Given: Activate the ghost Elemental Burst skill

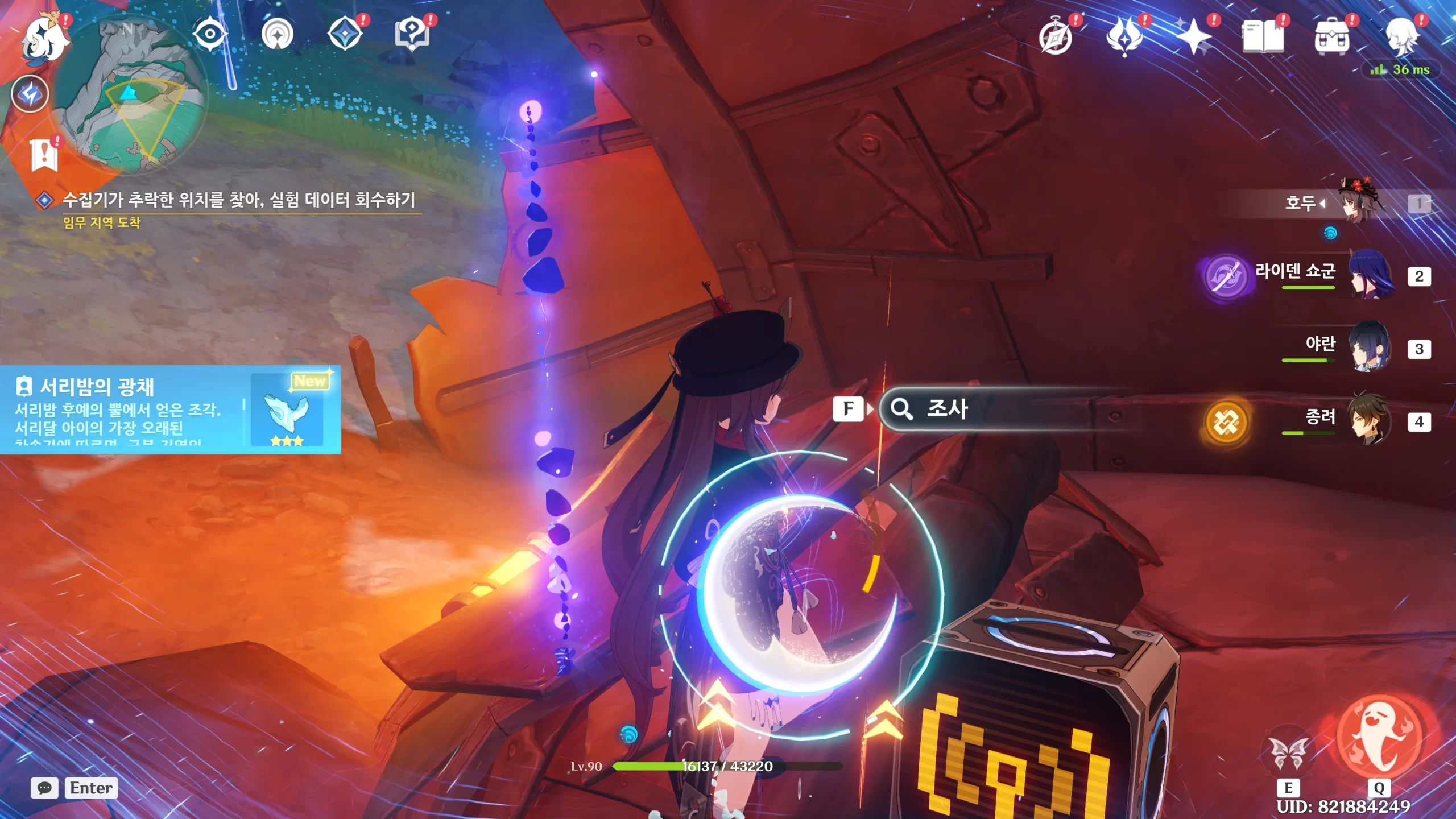Looking at the screenshot, I should pos(1379,737).
